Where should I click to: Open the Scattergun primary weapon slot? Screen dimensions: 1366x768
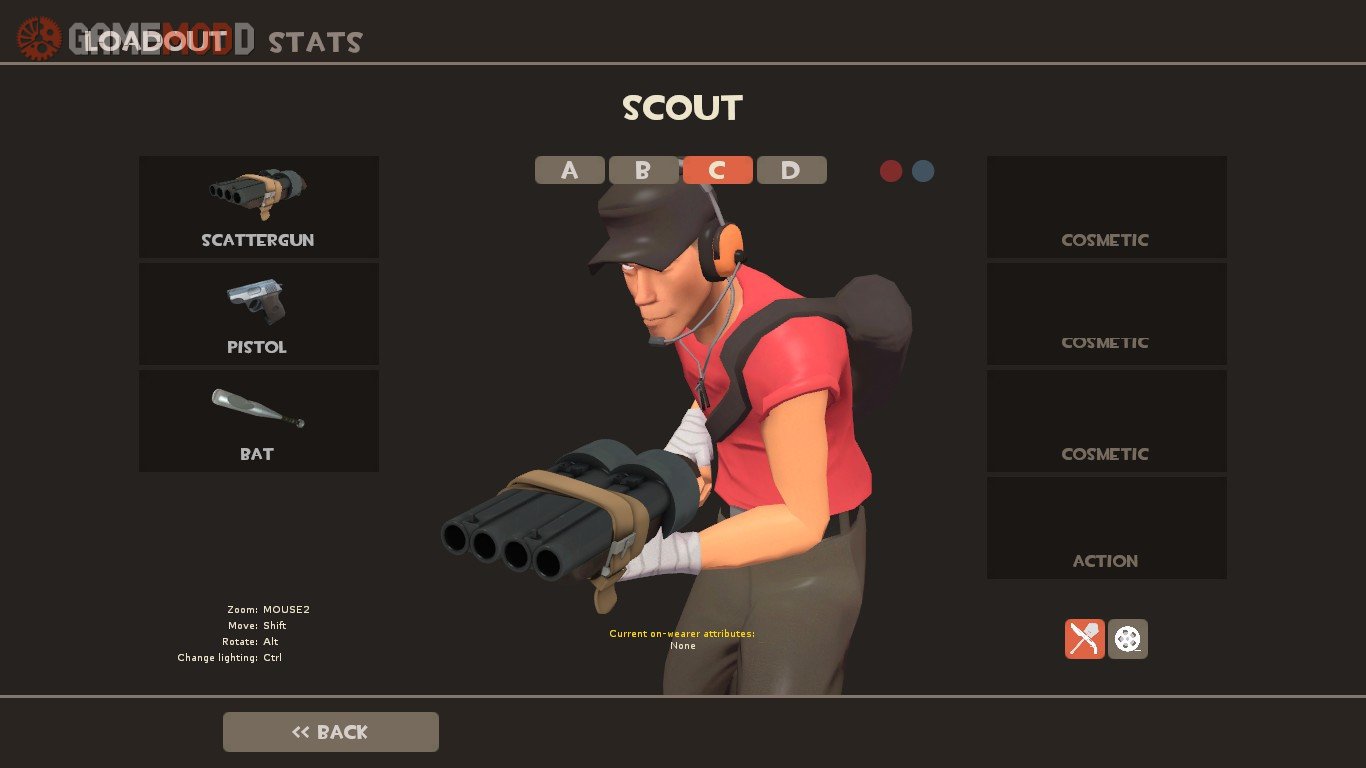point(258,207)
